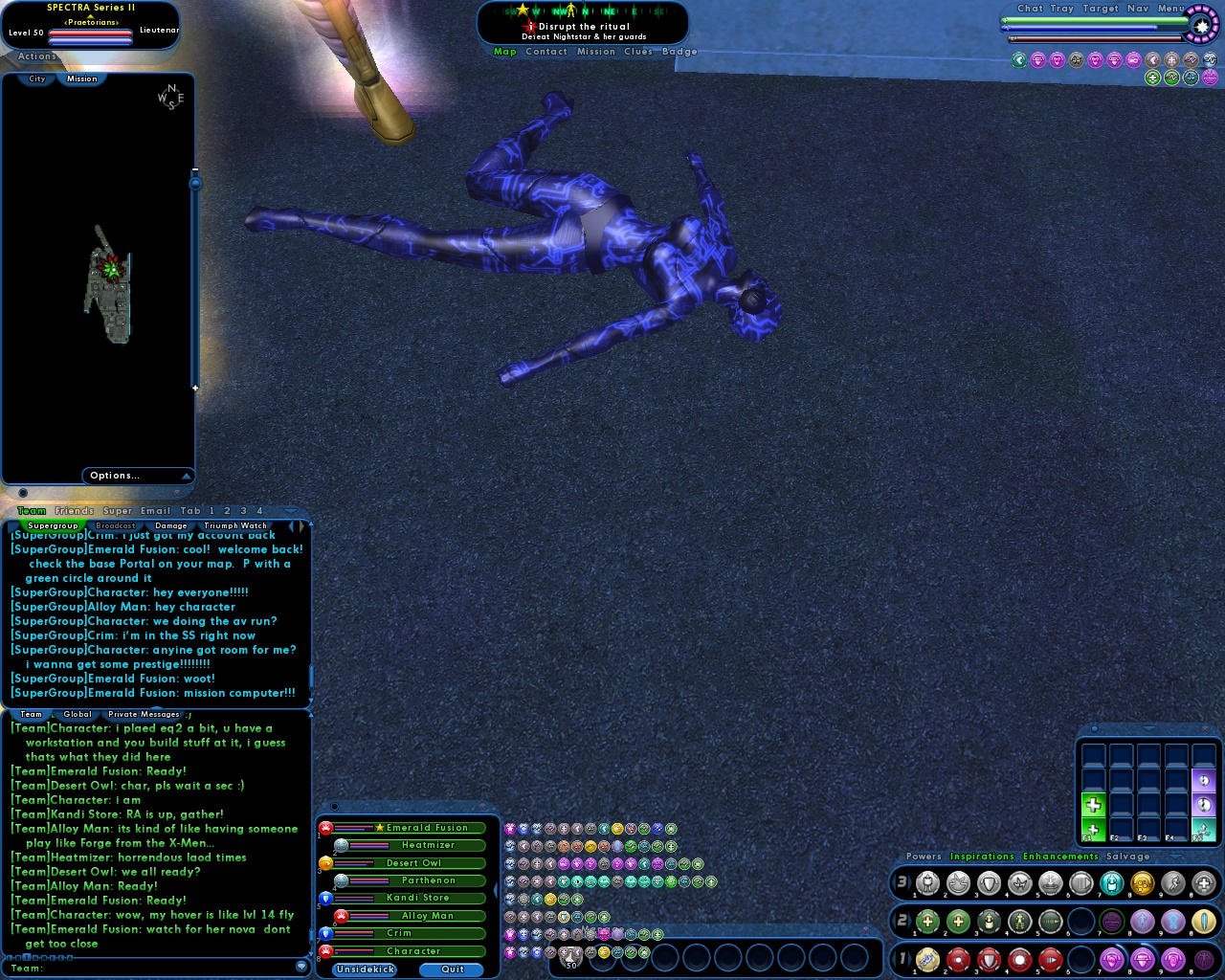This screenshot has height=980, width=1225.
Task: Select the green healing power in tray 2 slot 1
Action: pyautogui.click(x=926, y=922)
